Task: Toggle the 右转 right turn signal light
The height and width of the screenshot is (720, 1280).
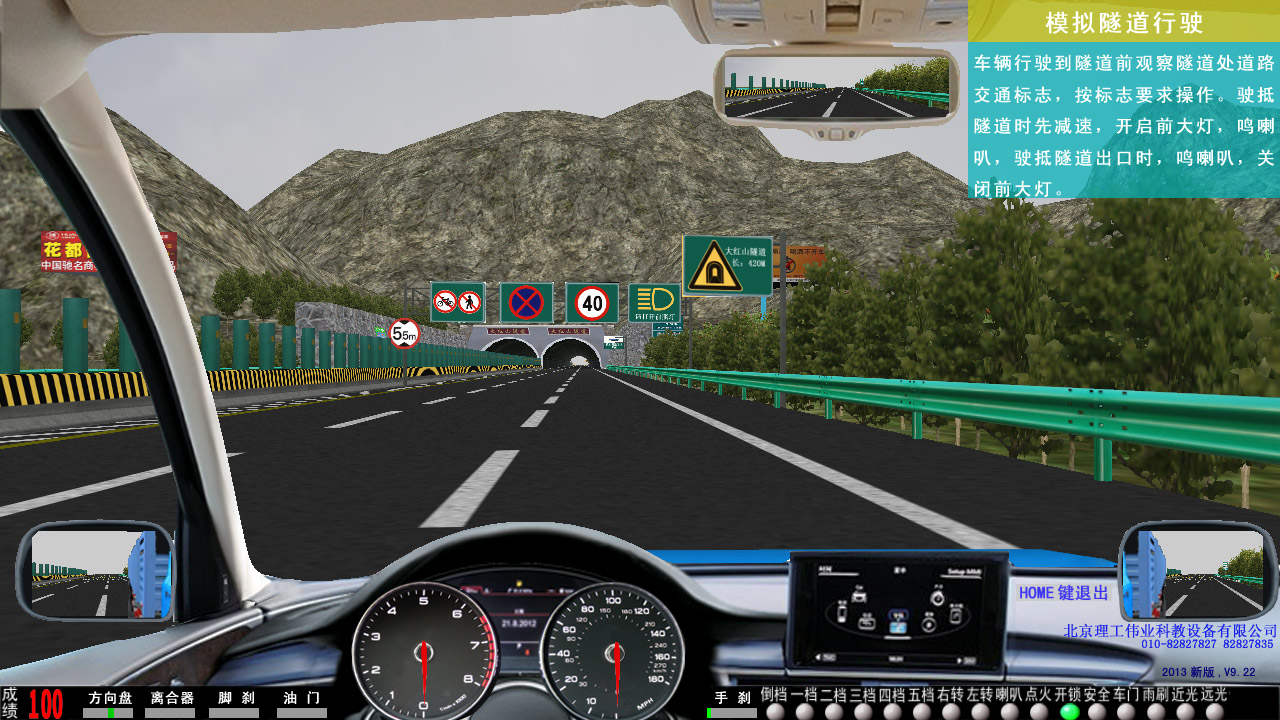Action: 952,711
